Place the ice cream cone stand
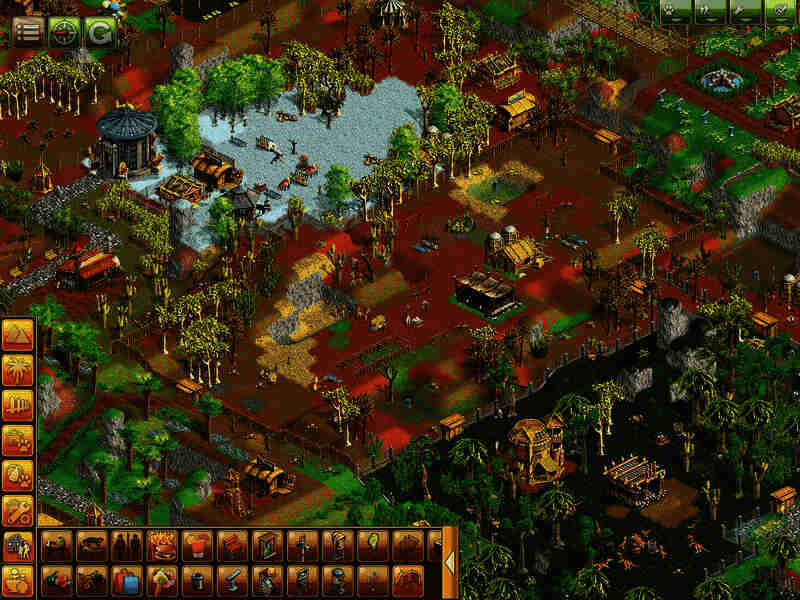Image resolution: width=800 pixels, height=600 pixels. [161, 580]
